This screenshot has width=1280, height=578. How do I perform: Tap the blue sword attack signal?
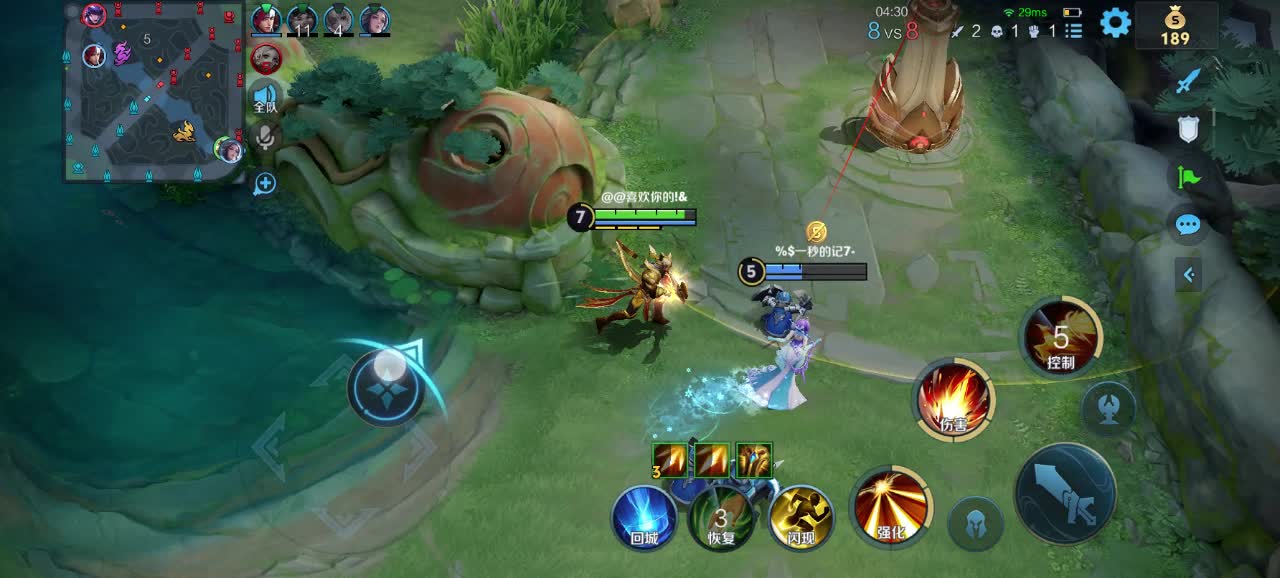tap(1187, 82)
